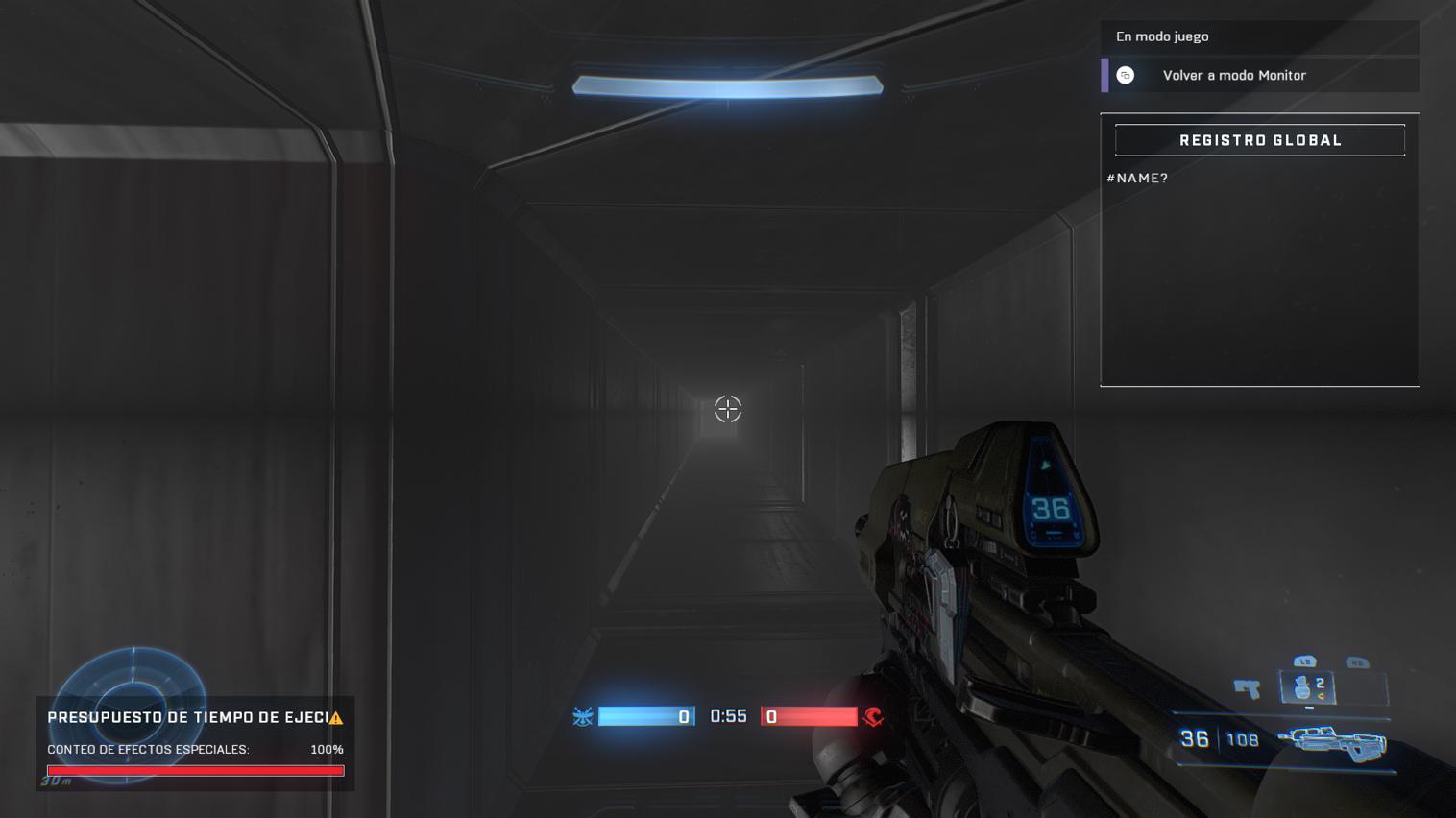Toggle the active grenade selection slot
This screenshot has height=818, width=1456.
pos(1308,686)
